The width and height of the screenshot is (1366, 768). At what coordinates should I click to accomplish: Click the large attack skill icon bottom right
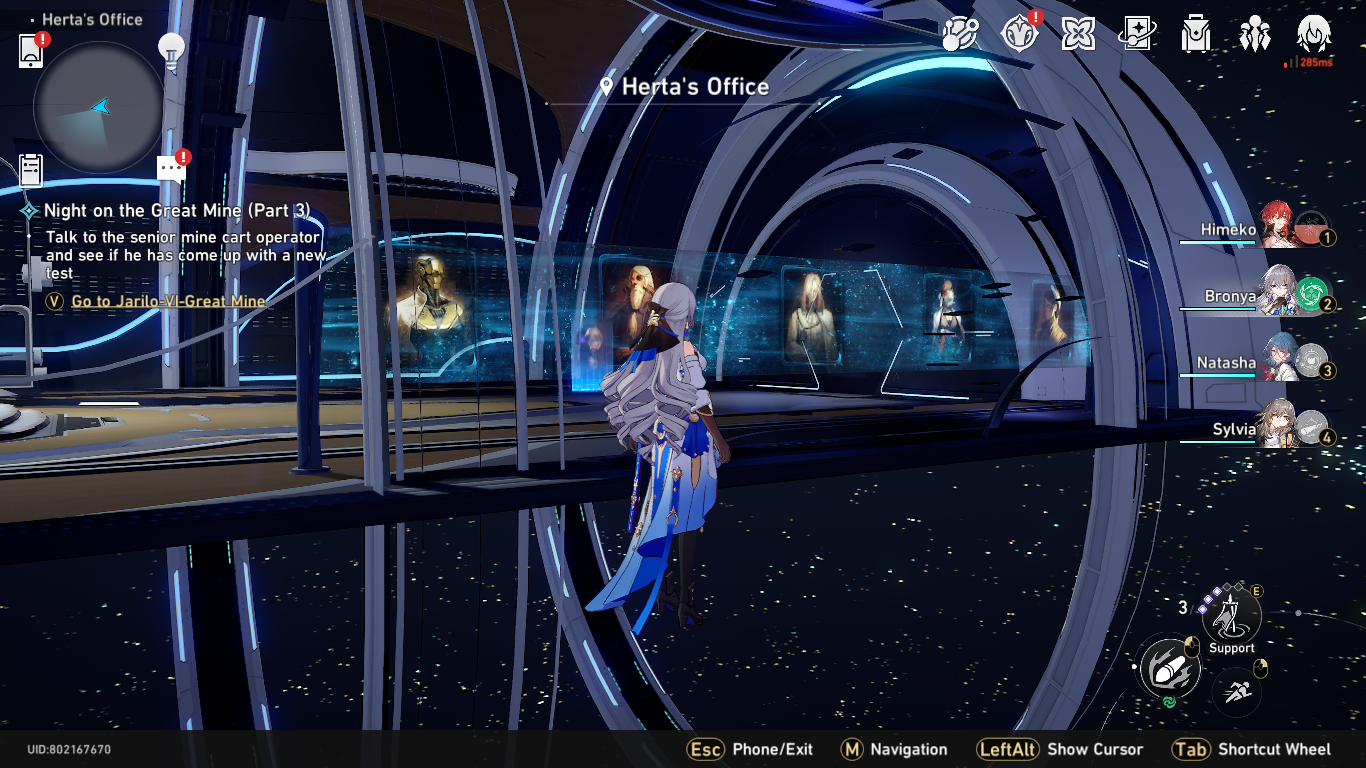1168,668
